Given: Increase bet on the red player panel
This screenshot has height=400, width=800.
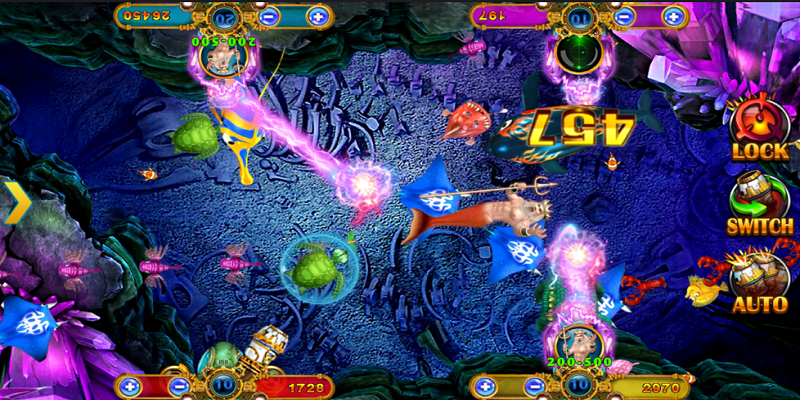Looking at the screenshot, I should pyautogui.click(x=130, y=385).
